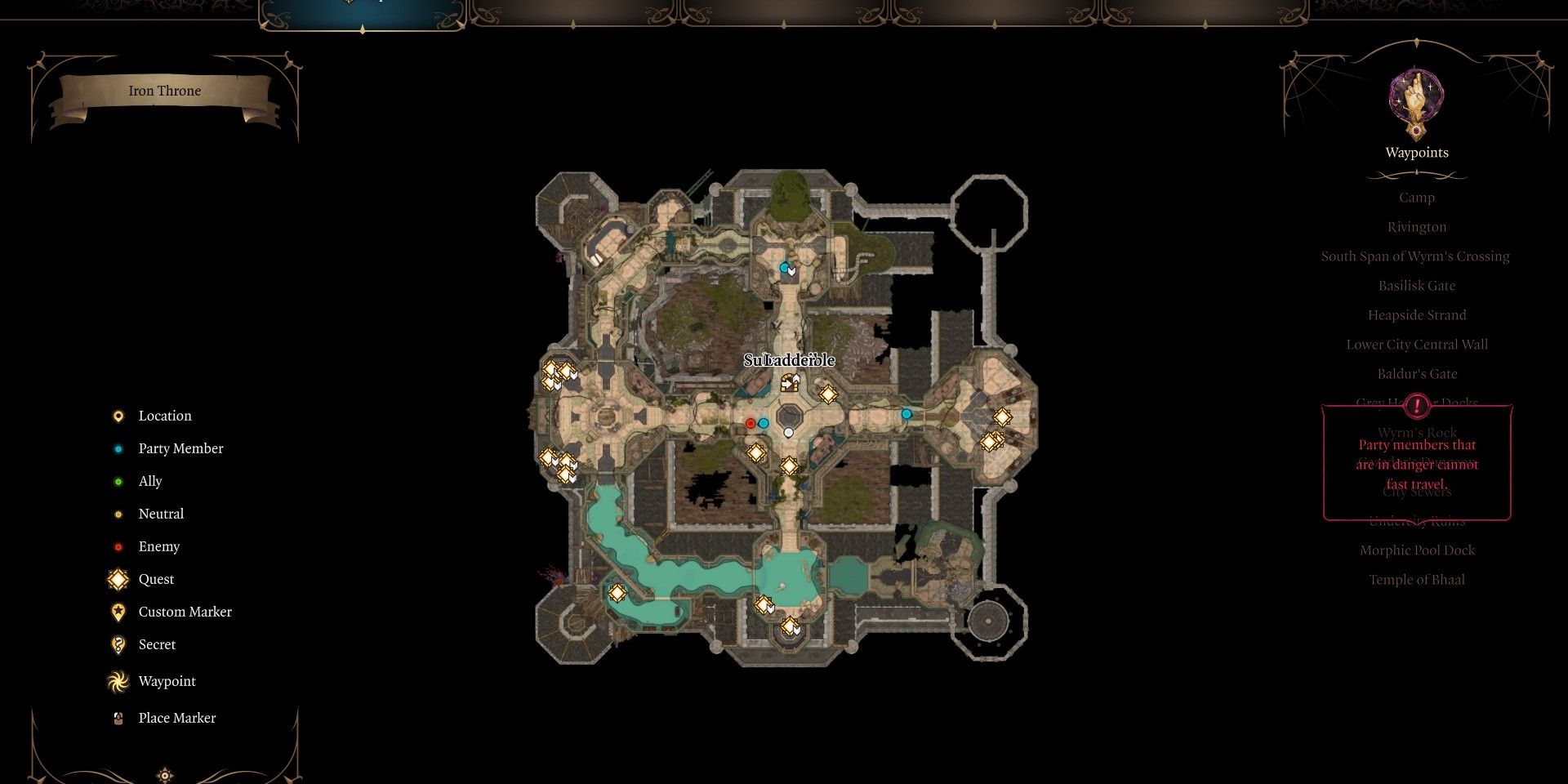
Task: Click the Location legend dot icon
Action: click(x=118, y=415)
